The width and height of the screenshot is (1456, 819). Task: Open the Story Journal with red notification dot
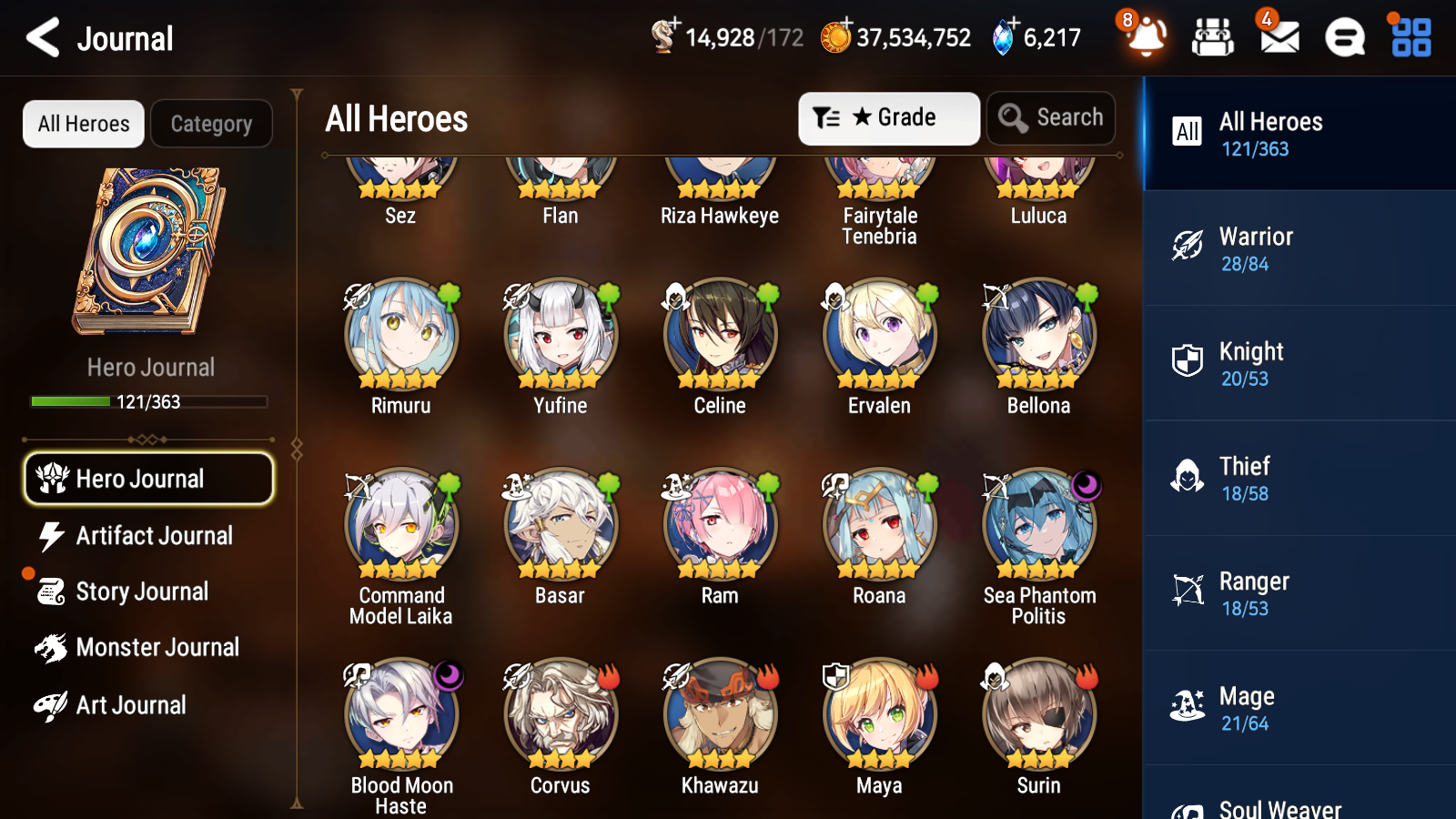(141, 591)
